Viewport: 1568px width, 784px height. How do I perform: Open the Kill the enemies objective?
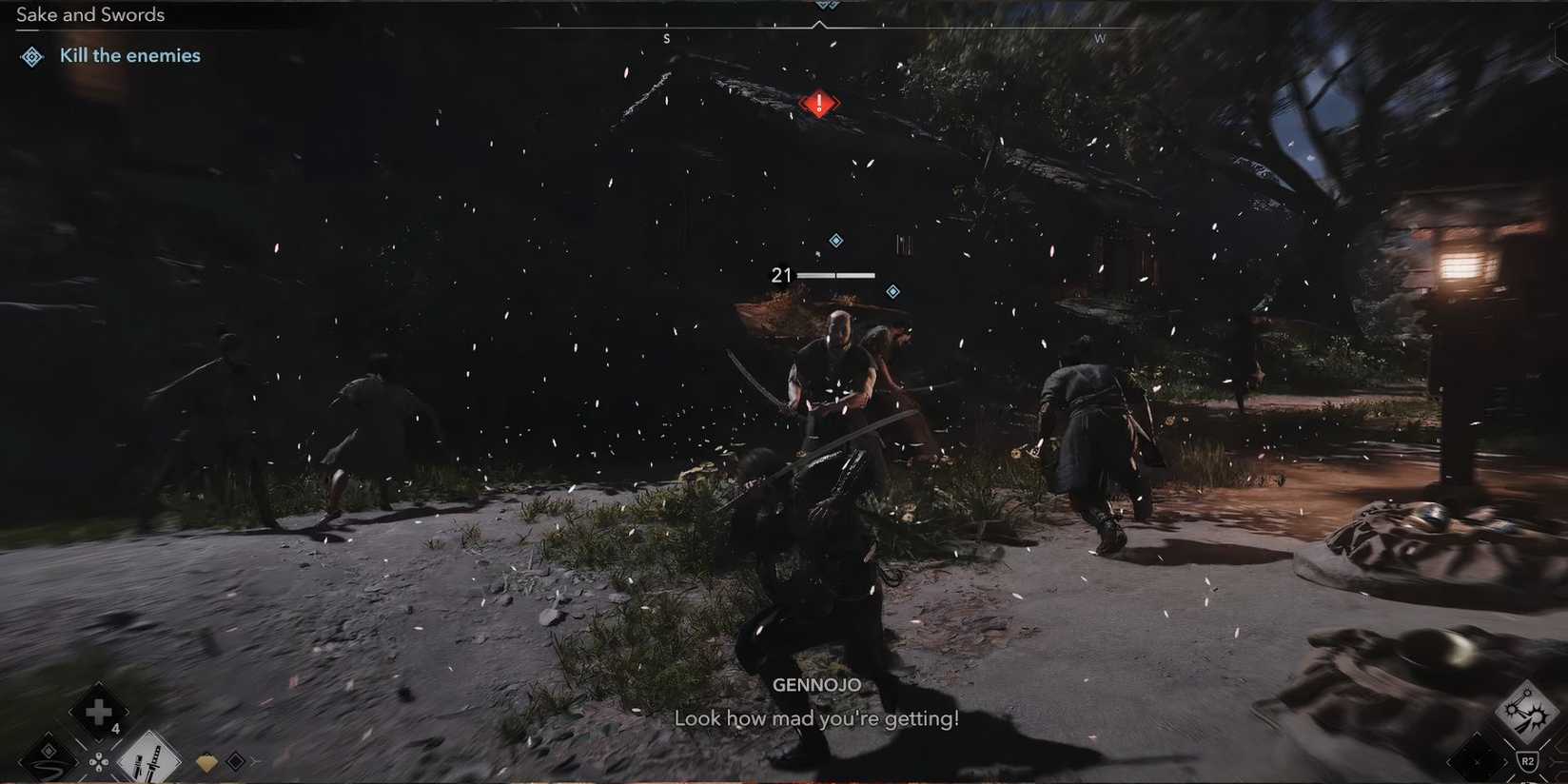tap(129, 55)
